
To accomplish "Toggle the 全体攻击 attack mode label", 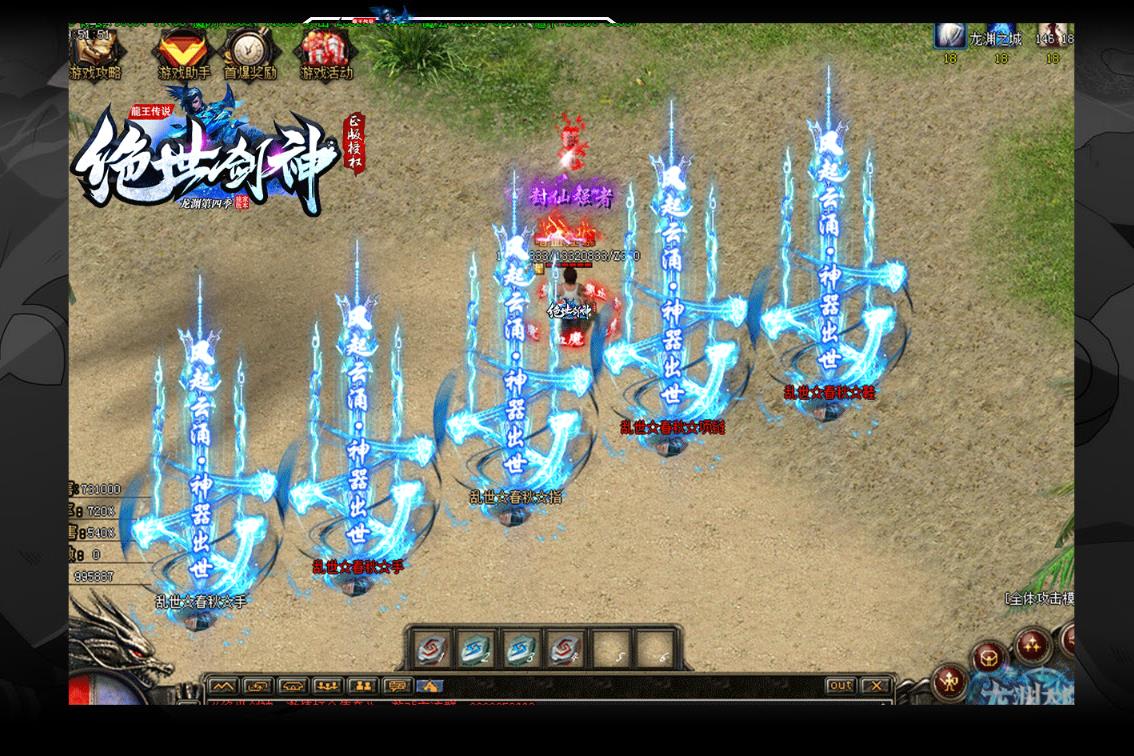I will coord(1040,598).
